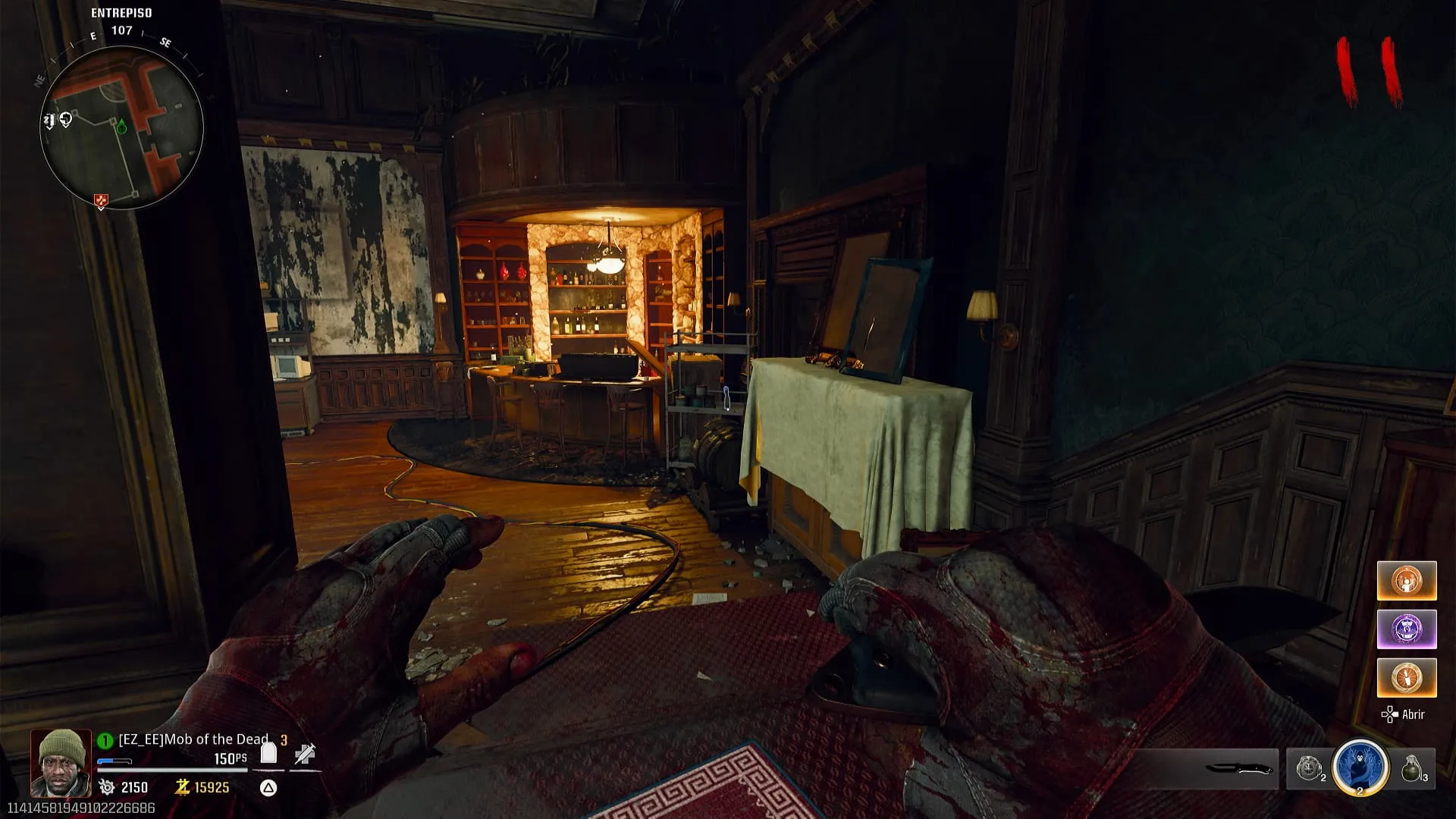Select the combat knife weapon slot

[x=1238, y=769]
